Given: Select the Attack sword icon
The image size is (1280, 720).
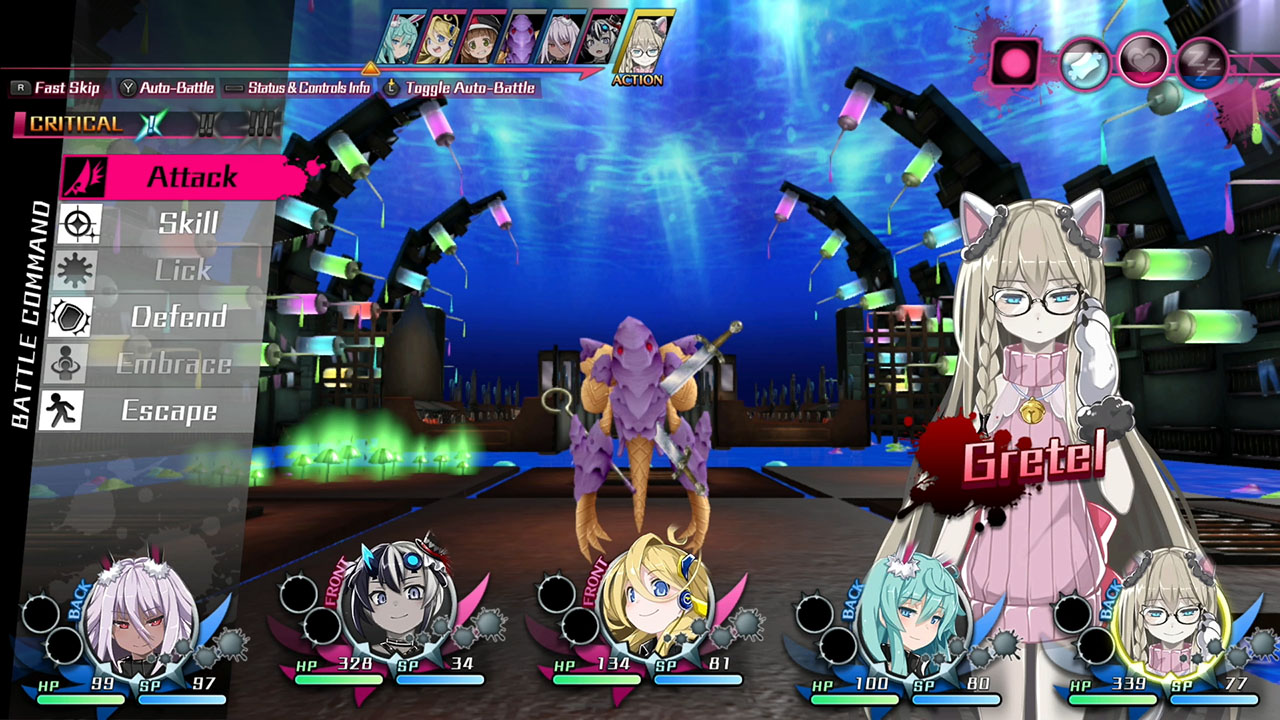Looking at the screenshot, I should tap(85, 178).
